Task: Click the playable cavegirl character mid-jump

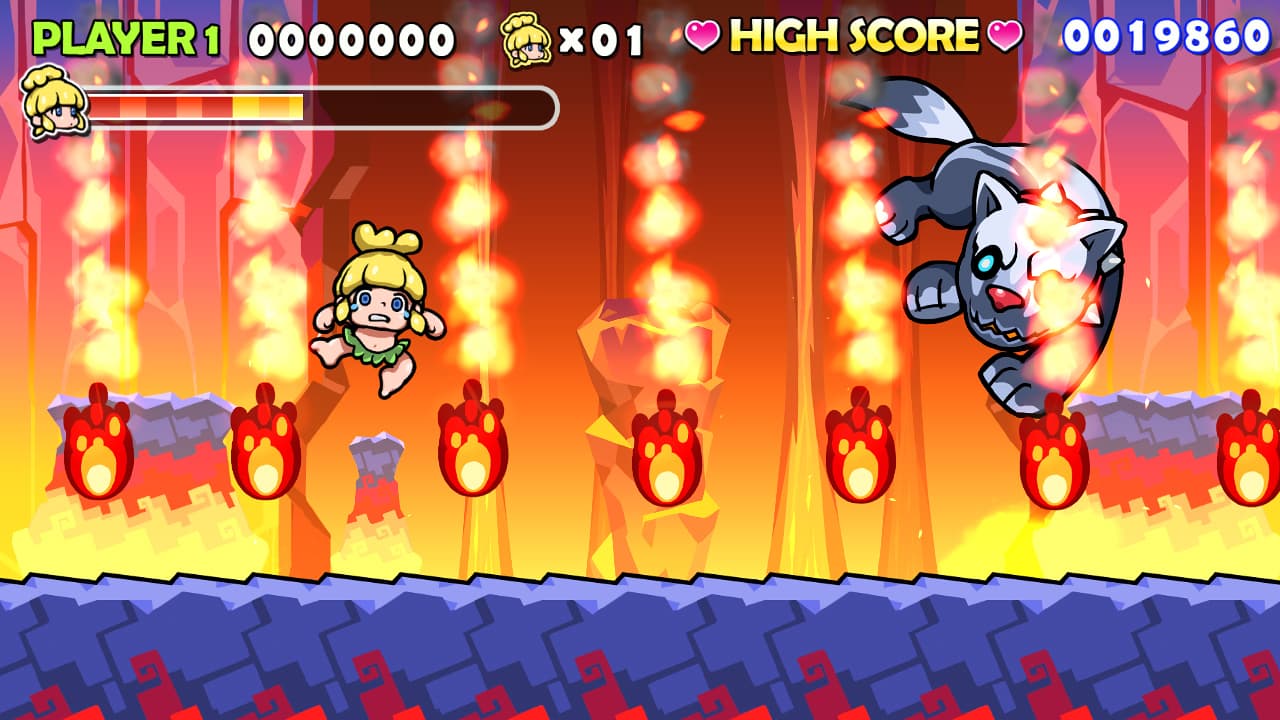Action: (x=380, y=300)
